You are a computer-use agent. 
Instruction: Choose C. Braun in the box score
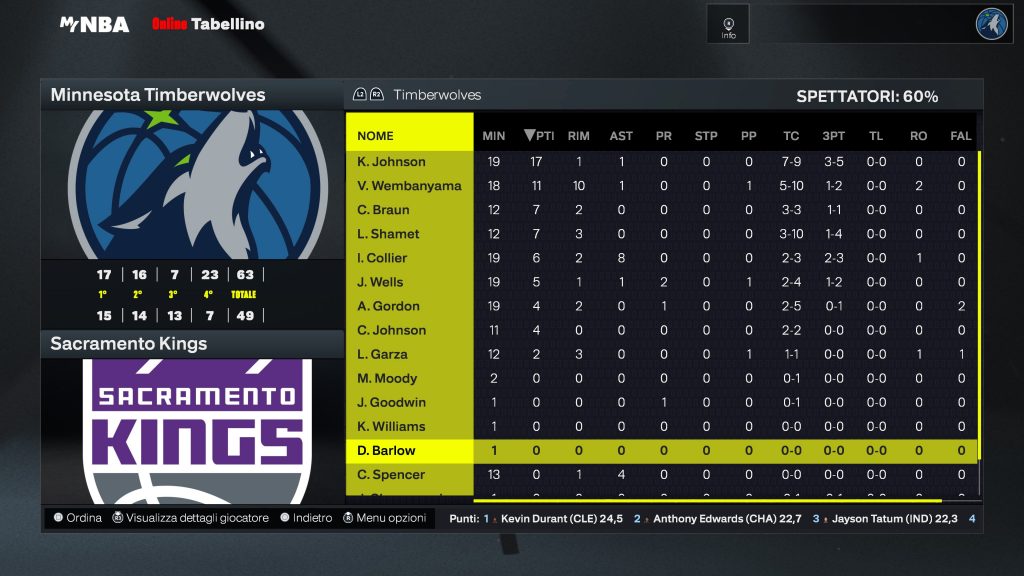click(384, 210)
